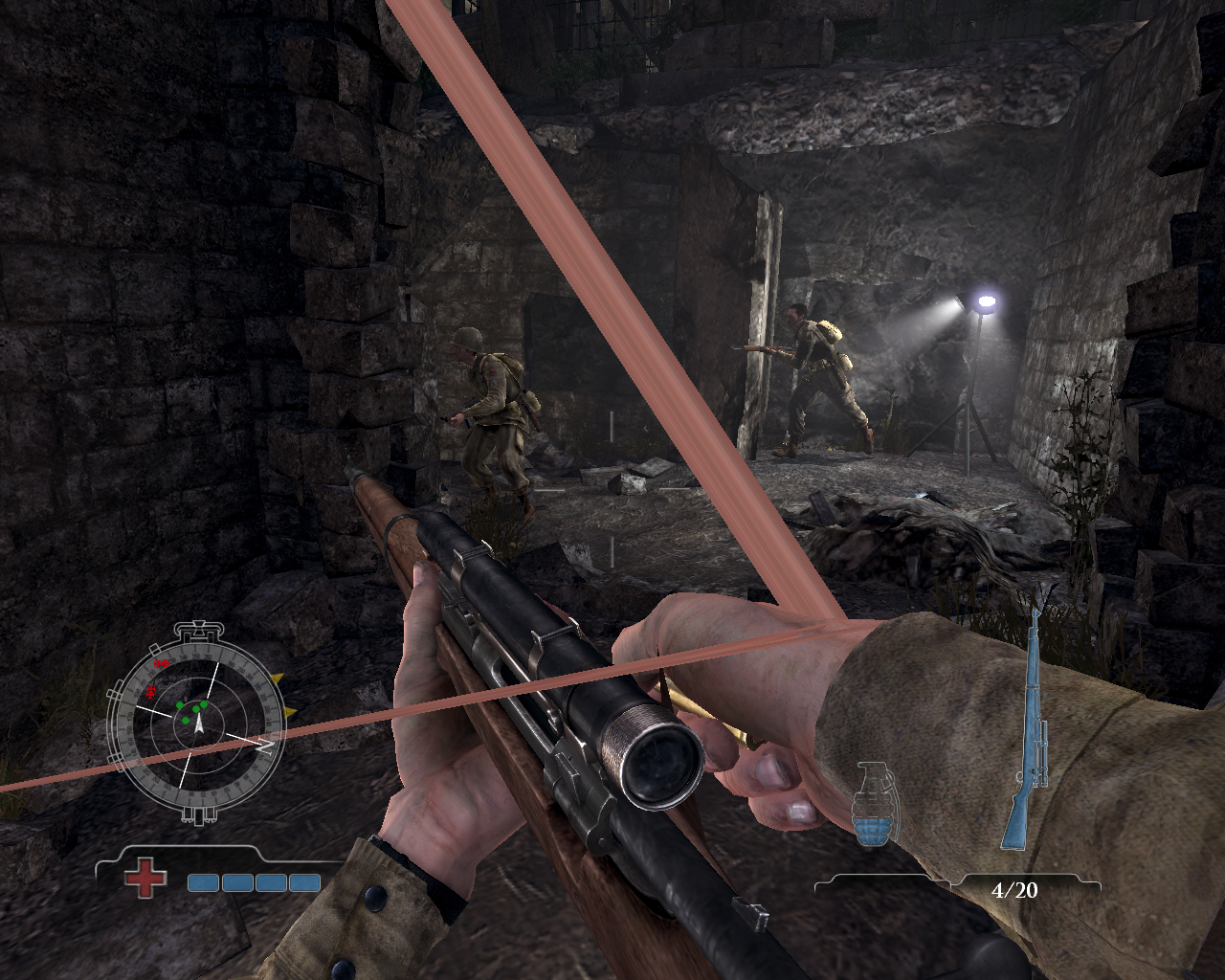
Task: Click the red medical cross icon
Action: coord(145,878)
